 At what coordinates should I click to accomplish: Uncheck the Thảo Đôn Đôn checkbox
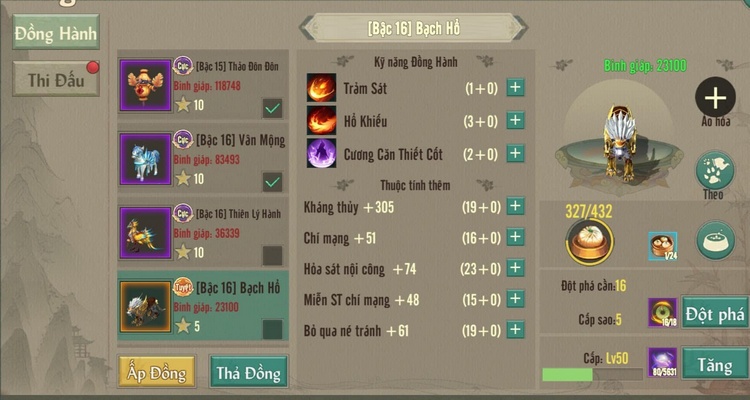[271, 107]
